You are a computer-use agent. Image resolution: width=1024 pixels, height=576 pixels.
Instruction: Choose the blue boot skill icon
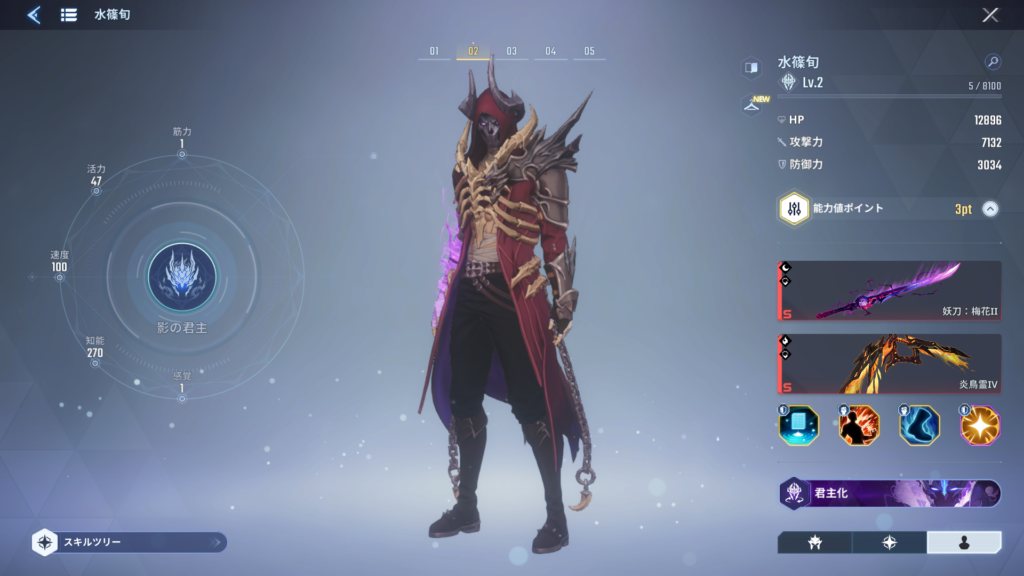click(919, 425)
